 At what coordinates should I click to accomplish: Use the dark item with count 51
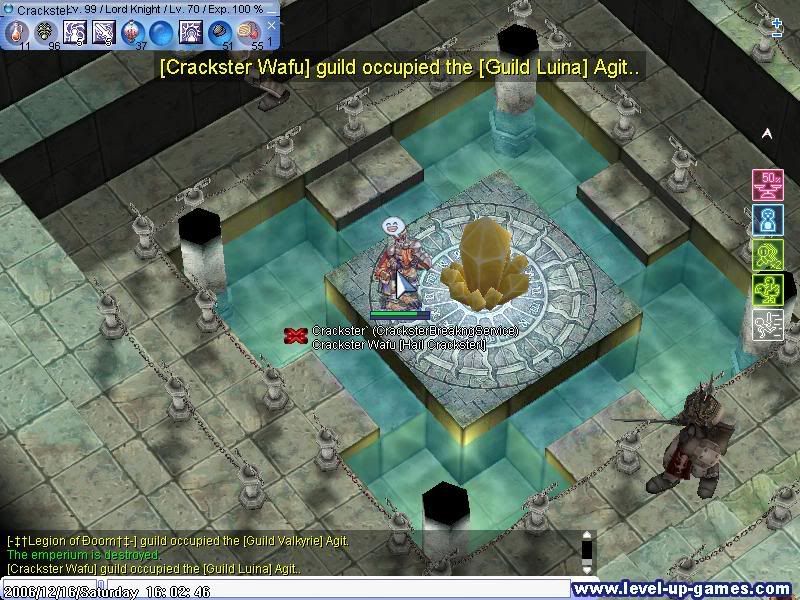(219, 32)
